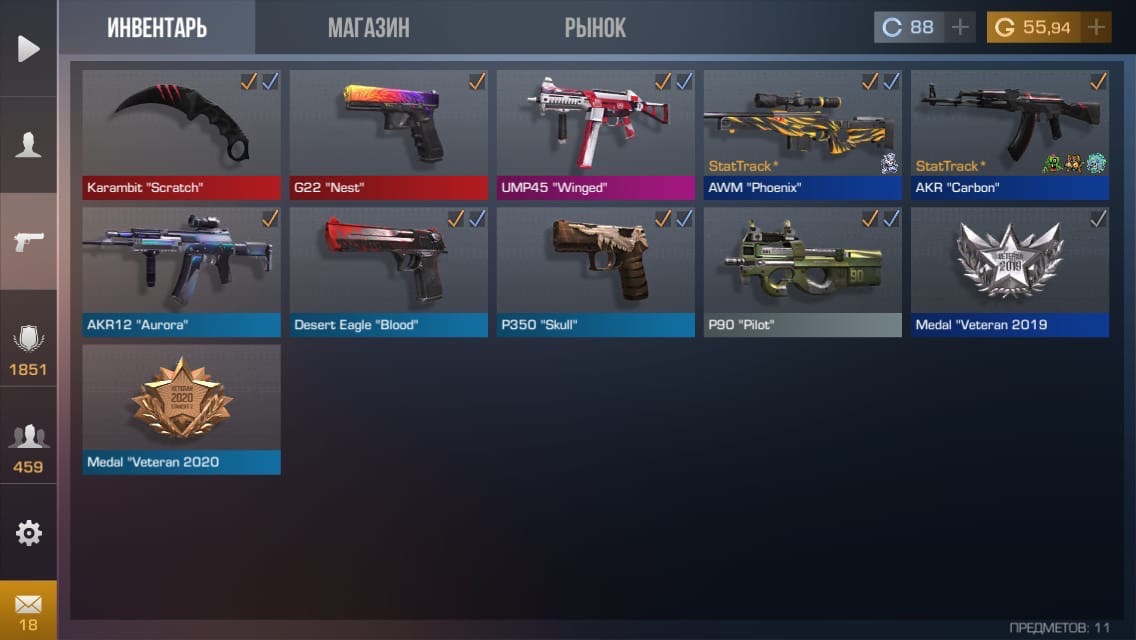1136x640 pixels.
Task: Click the play arrow in sidebar
Action: point(28,48)
